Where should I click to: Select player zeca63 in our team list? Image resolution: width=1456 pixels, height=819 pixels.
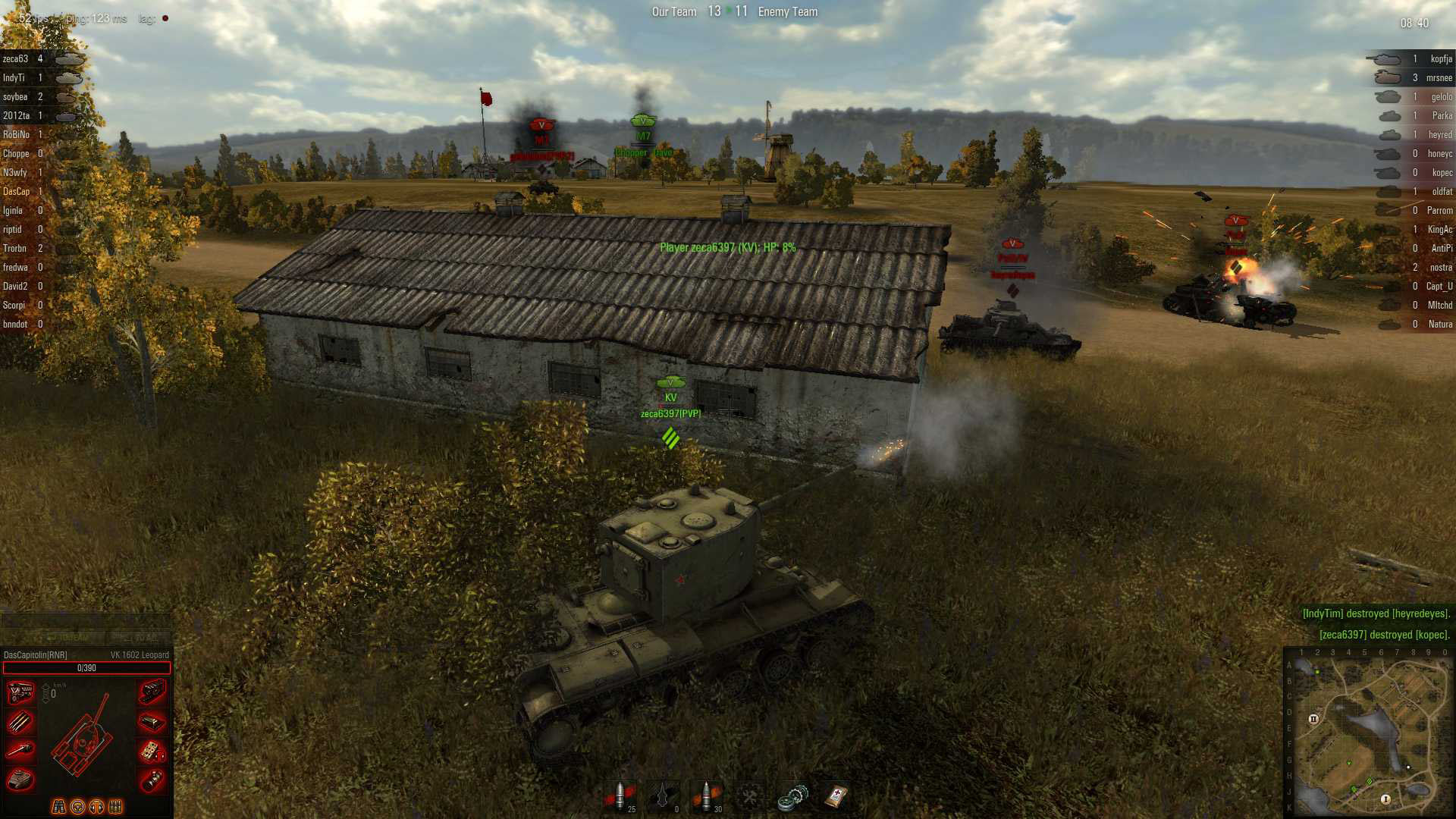click(x=16, y=58)
